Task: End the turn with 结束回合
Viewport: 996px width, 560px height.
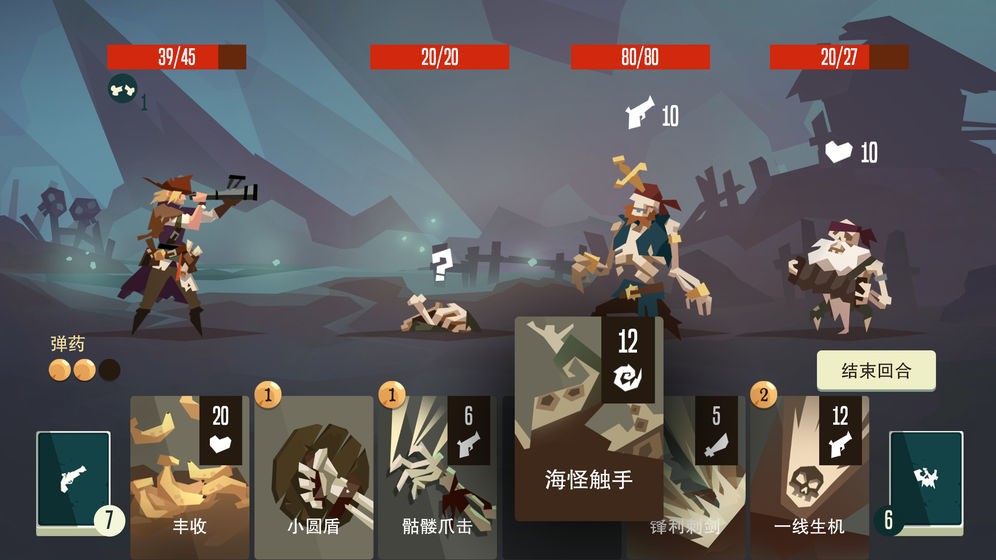Action: (876, 370)
